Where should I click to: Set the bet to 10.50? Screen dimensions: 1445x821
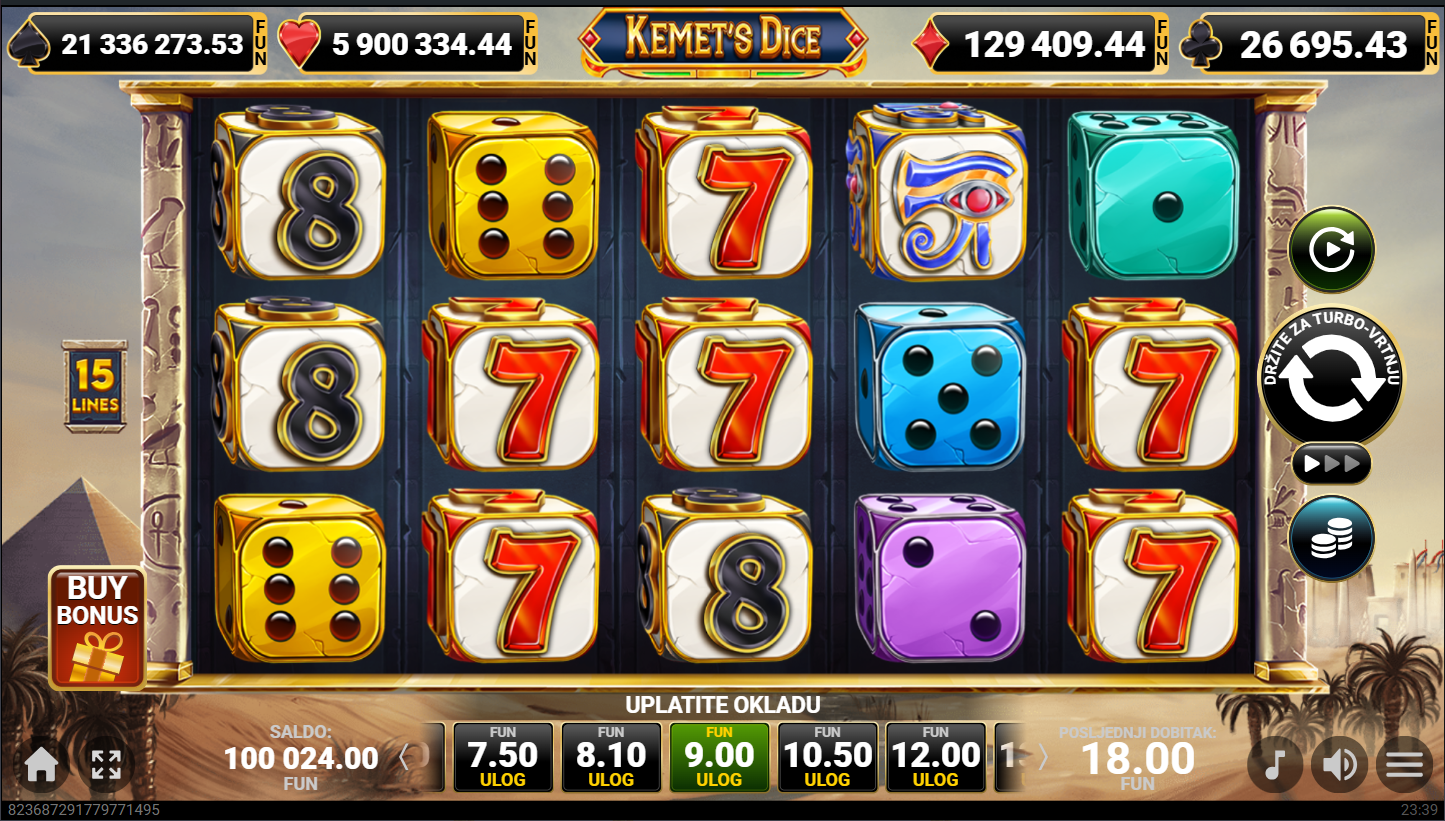[x=827, y=759]
